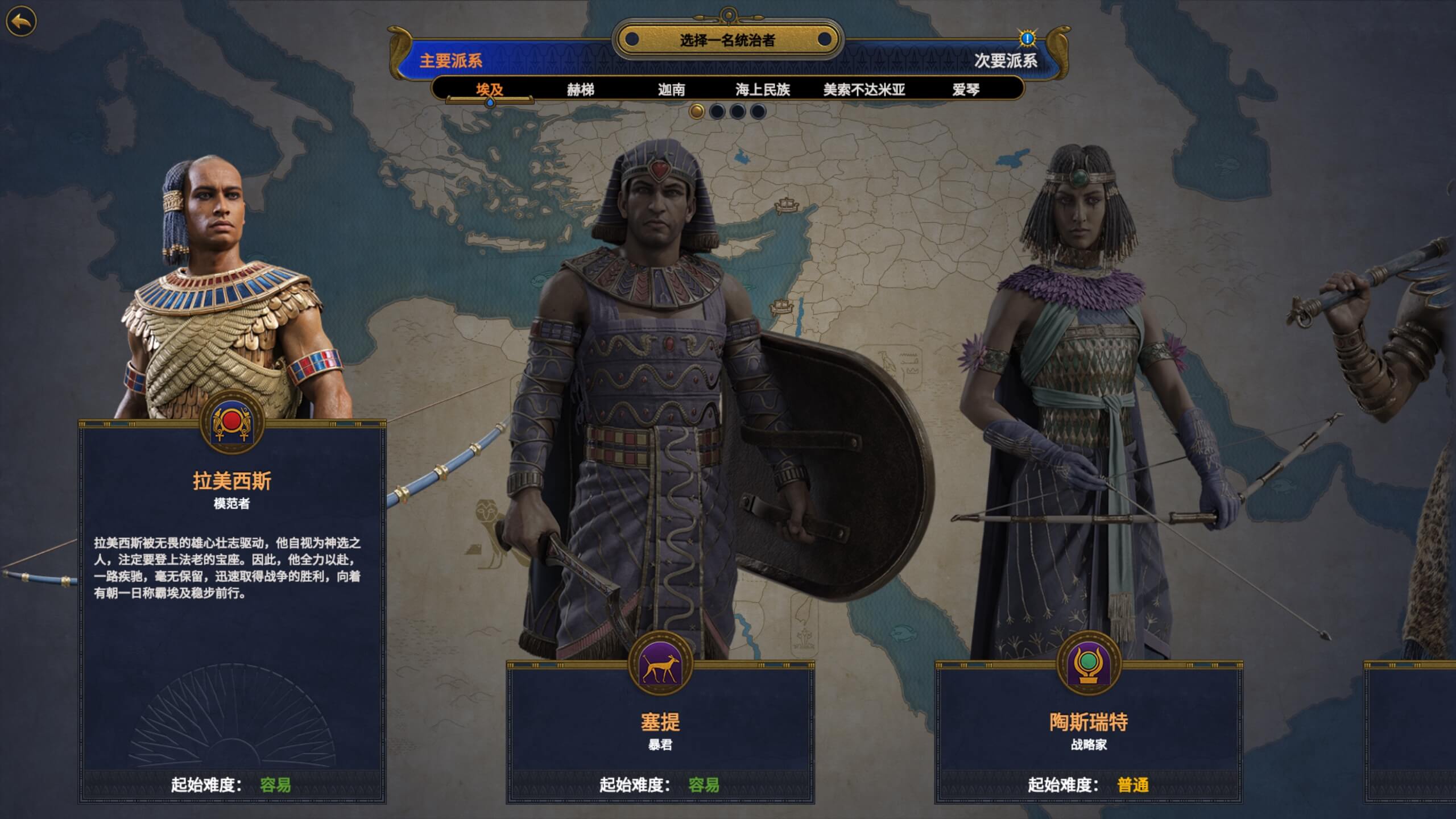1456x819 pixels.
Task: Switch to the 爱琴 Aegean tab
Action: [966, 90]
